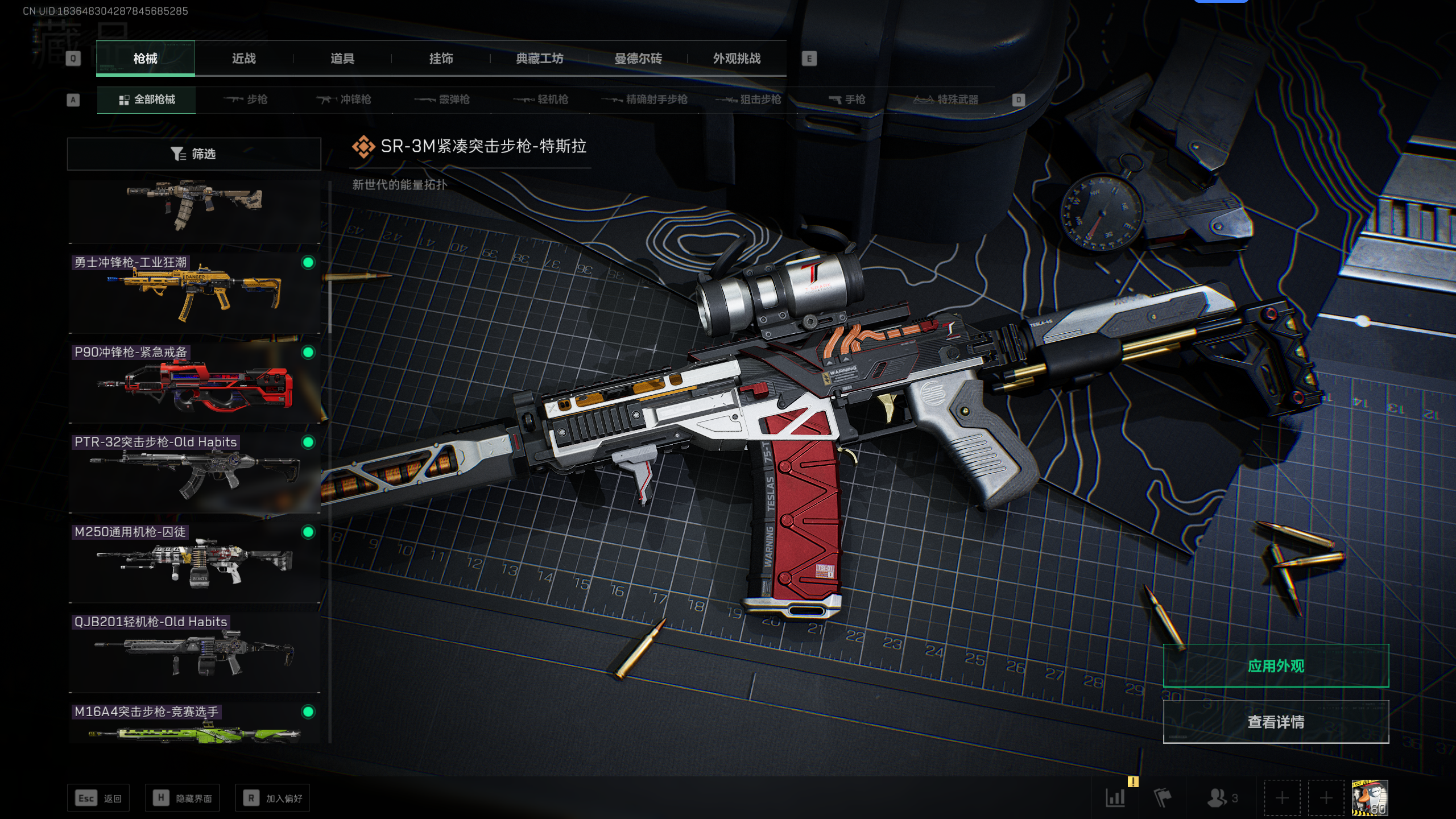Switch to the 近战 melee tab
Screen dimensions: 1456x819
pyautogui.click(x=243, y=59)
